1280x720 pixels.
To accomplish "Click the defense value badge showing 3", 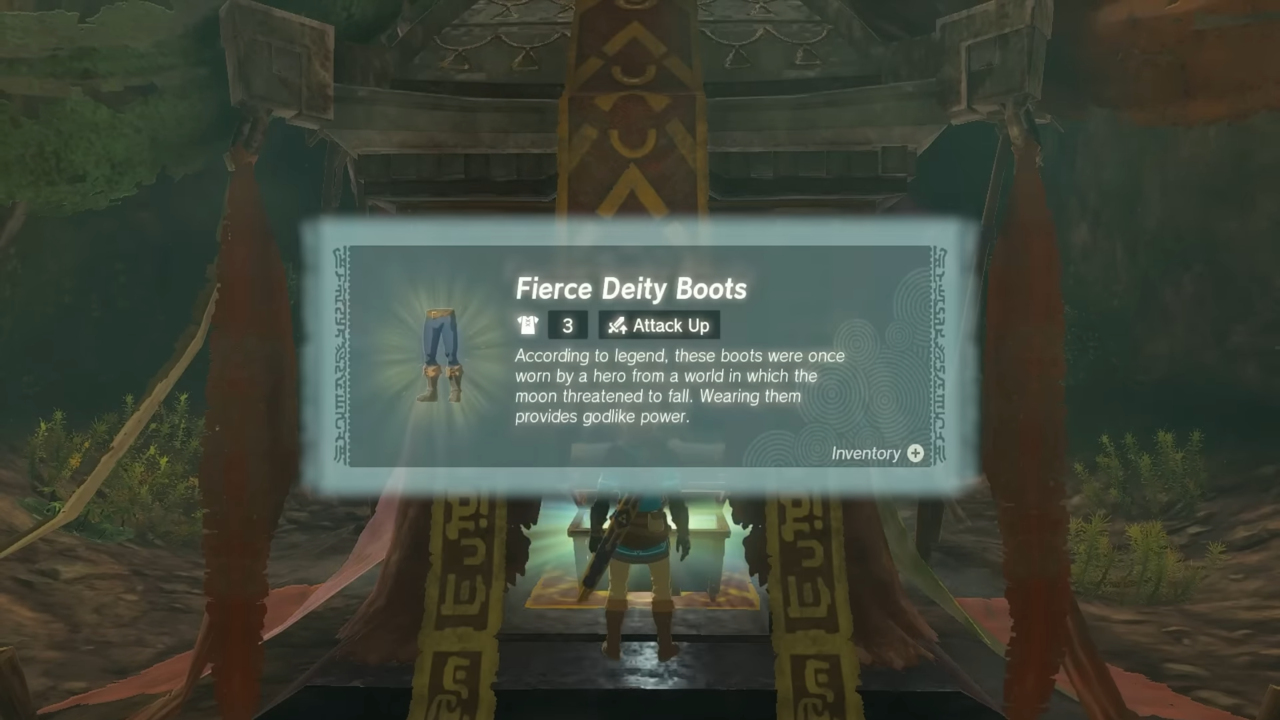I will tap(567, 325).
